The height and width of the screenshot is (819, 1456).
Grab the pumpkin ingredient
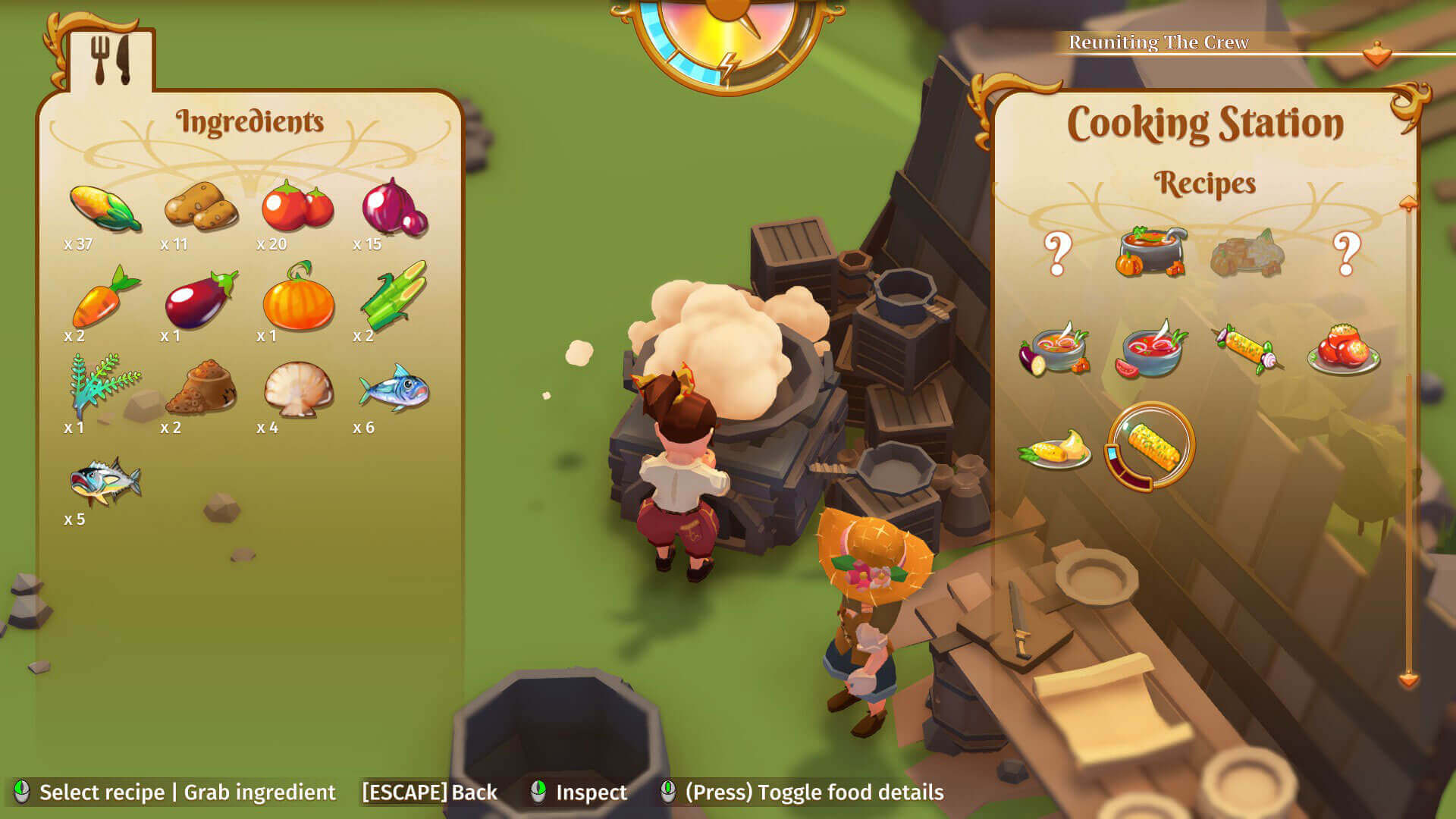click(298, 297)
